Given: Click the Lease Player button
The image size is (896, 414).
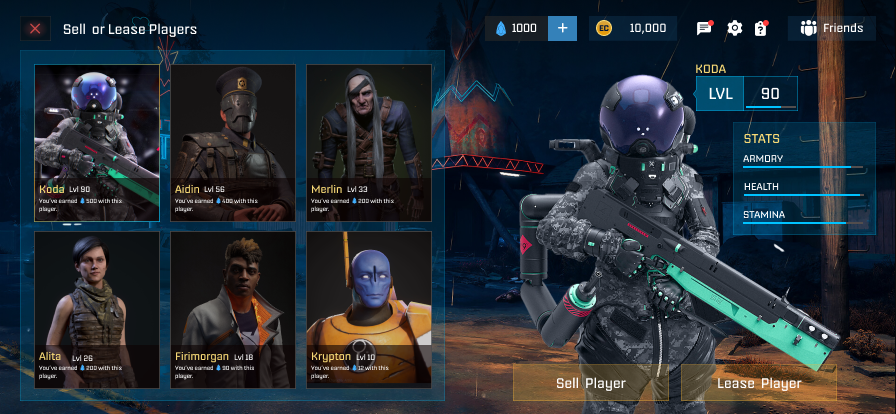Looking at the screenshot, I should (759, 383).
